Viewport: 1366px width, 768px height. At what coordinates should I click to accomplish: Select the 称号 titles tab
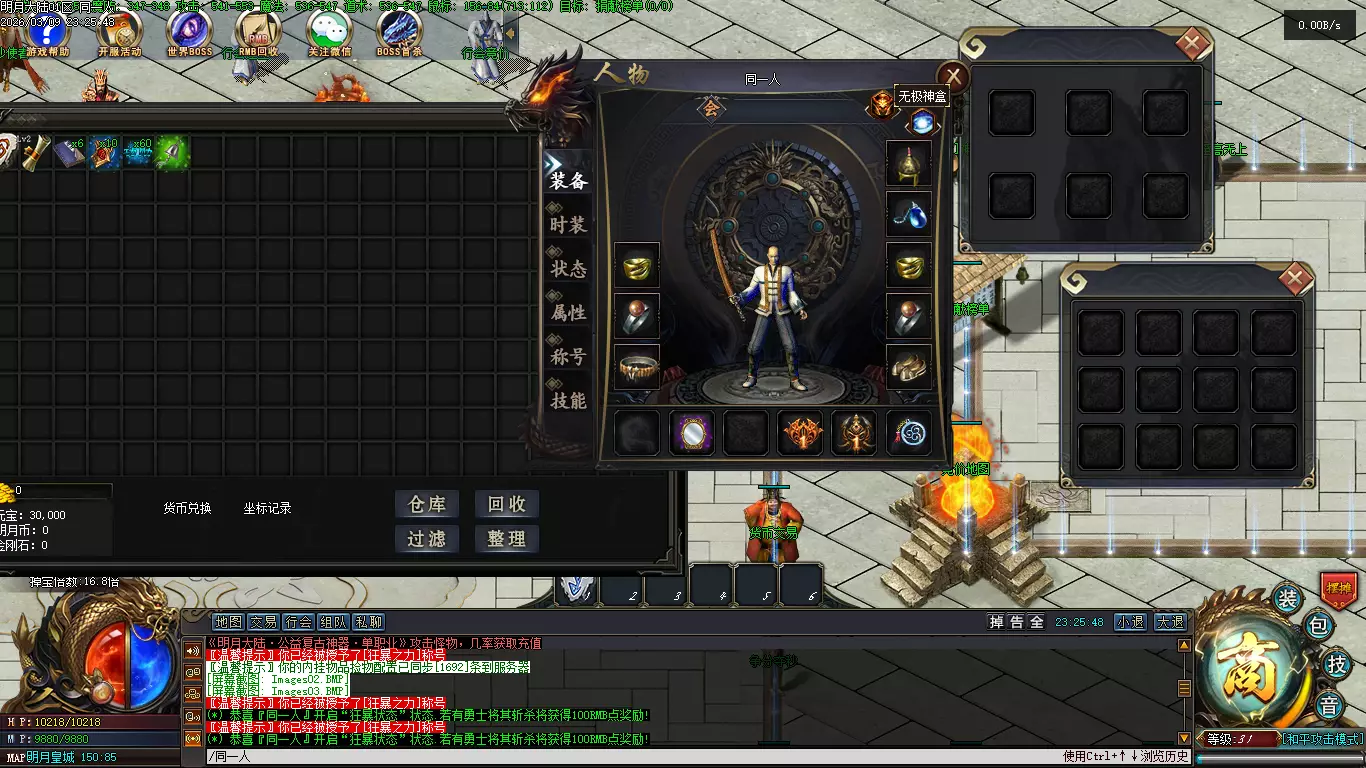(567, 357)
